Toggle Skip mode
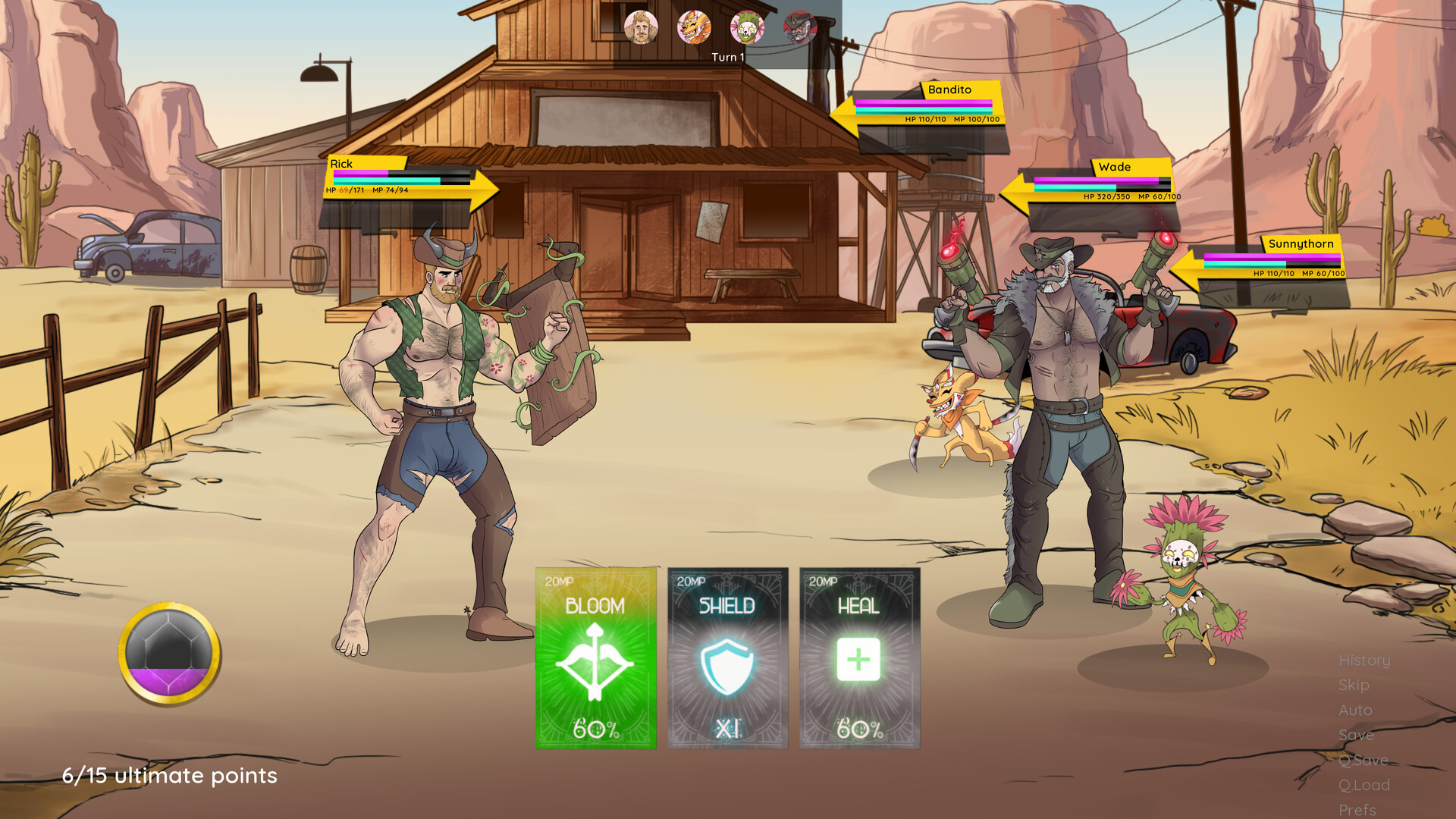 (x=1354, y=686)
